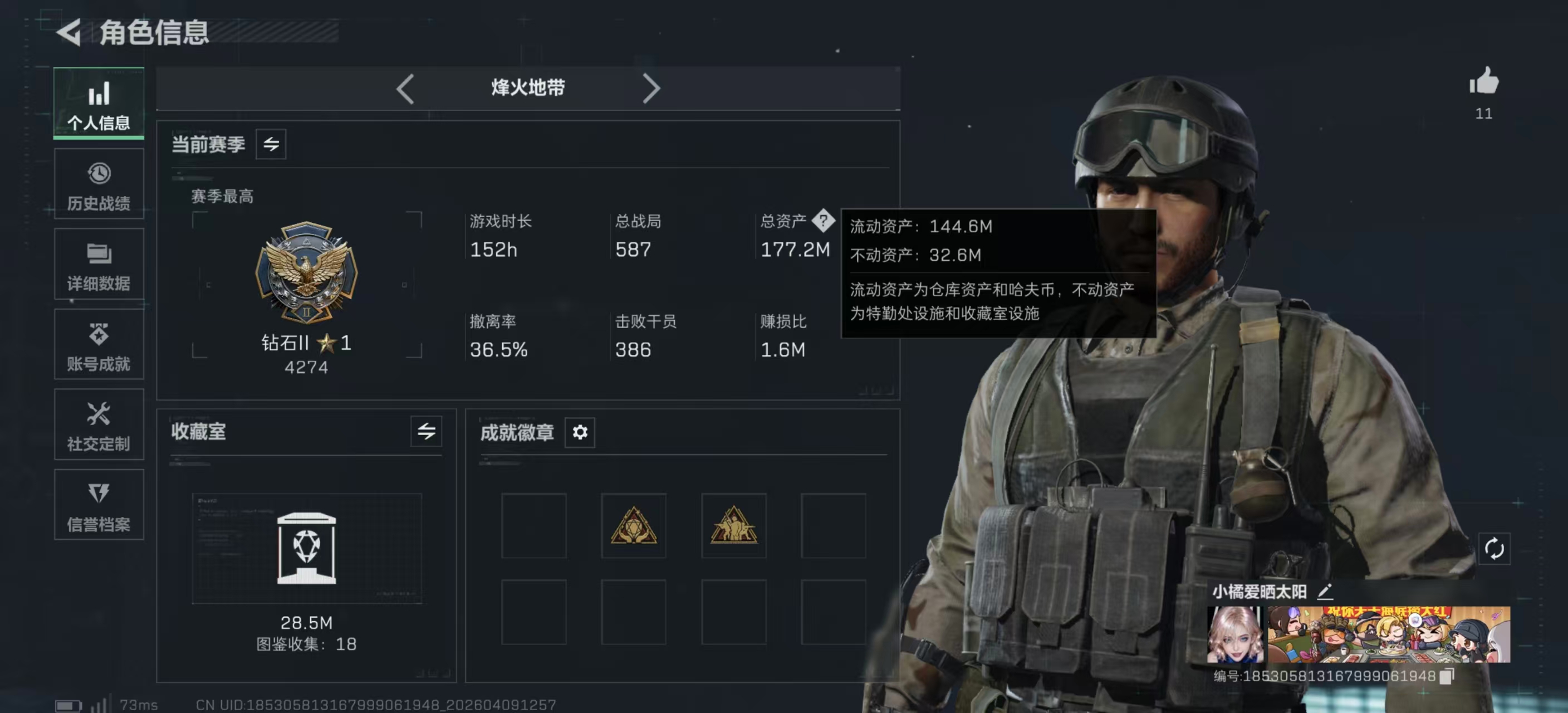Switch to the next season mode
Screen dimensions: 1568x713
point(652,88)
